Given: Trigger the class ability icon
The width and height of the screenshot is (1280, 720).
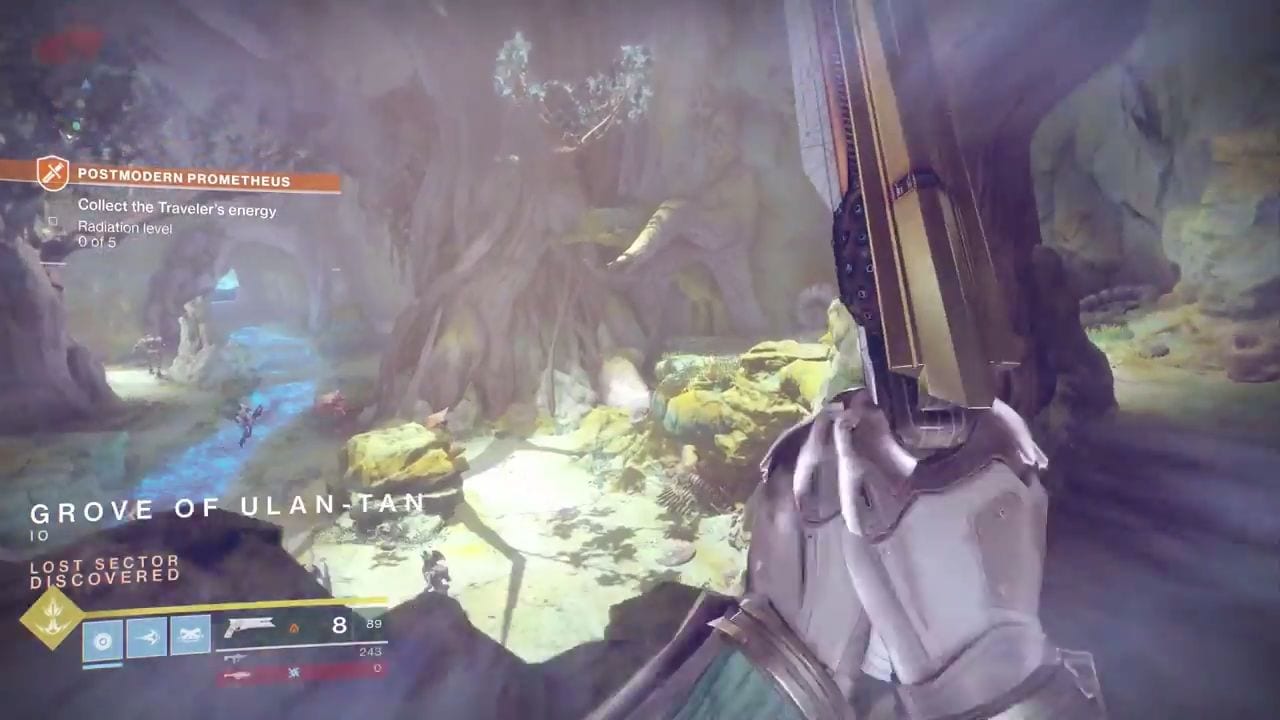Looking at the screenshot, I should click(x=190, y=637).
